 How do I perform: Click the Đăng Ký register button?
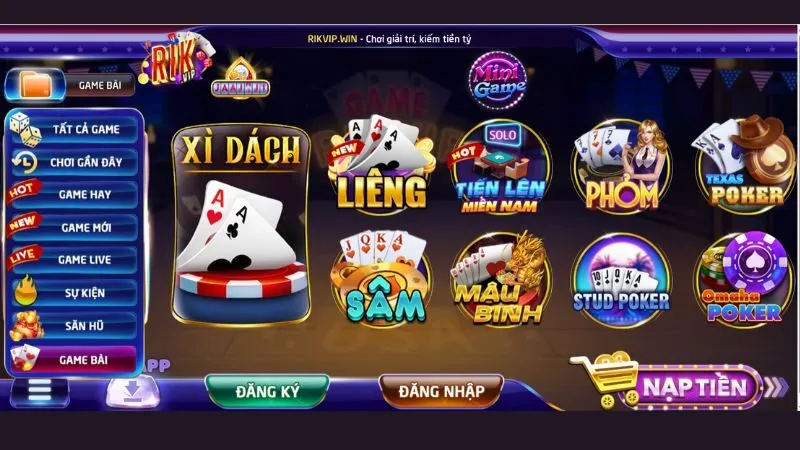[267, 390]
